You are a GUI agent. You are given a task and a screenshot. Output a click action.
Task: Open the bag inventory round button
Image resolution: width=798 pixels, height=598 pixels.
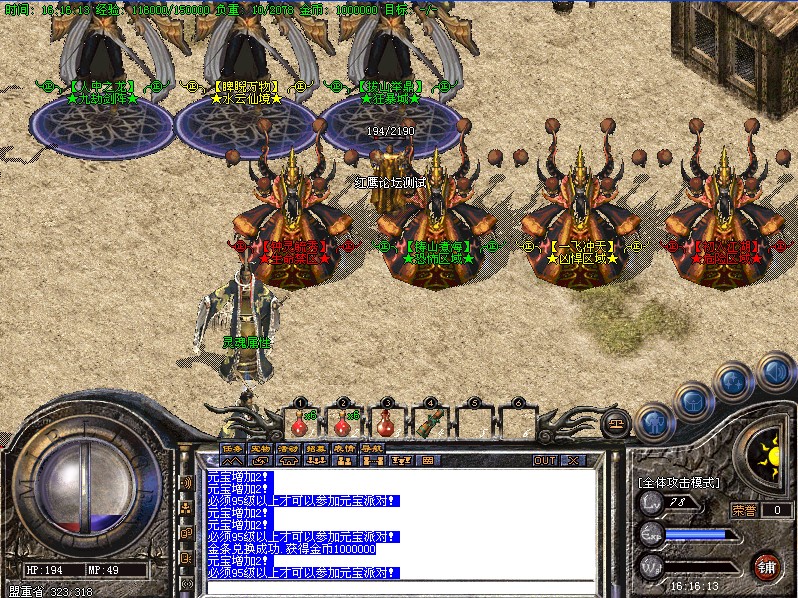(x=693, y=402)
